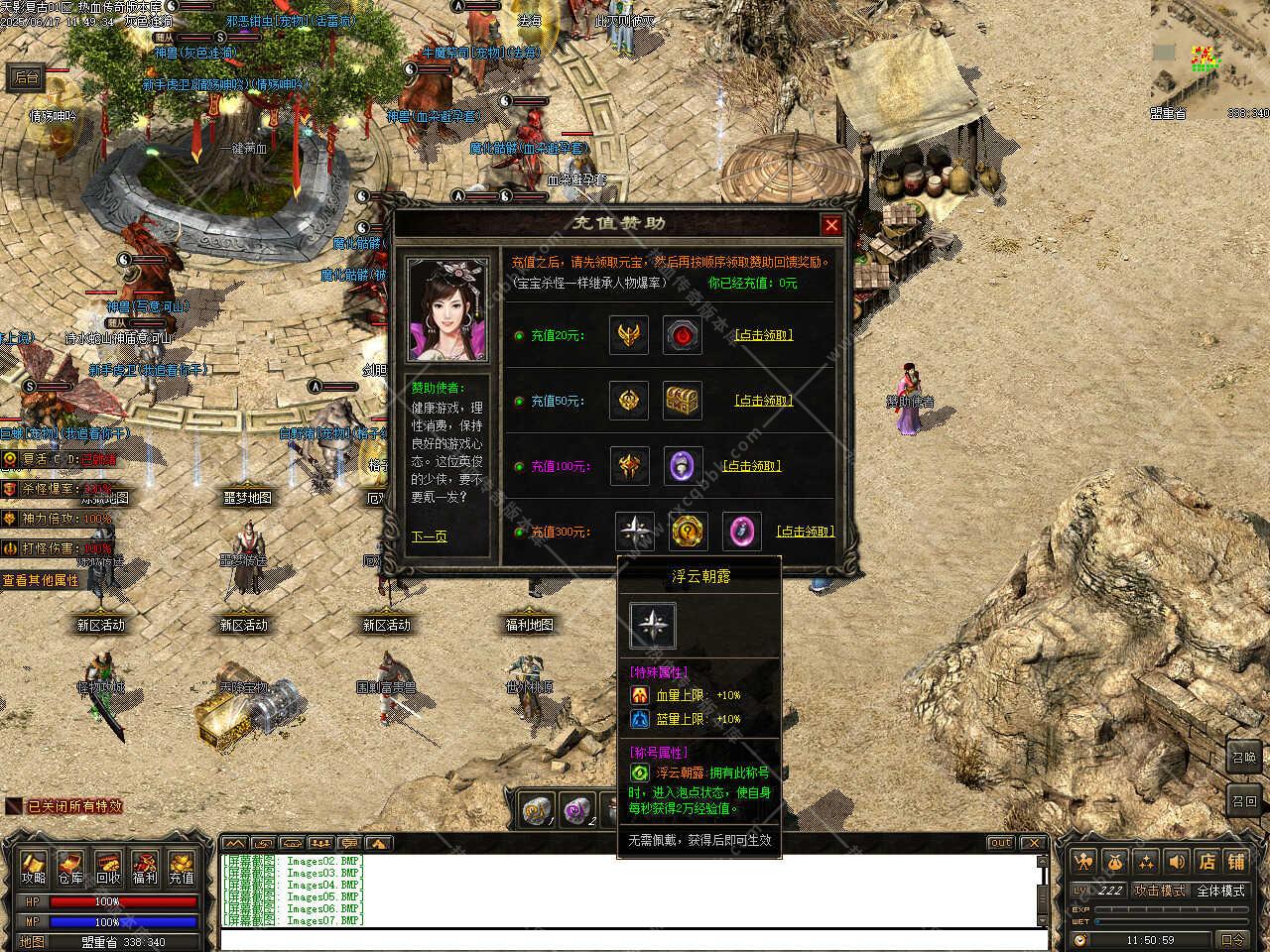Claim the 充值20元 reward via 点击领取

pyautogui.click(x=763, y=335)
